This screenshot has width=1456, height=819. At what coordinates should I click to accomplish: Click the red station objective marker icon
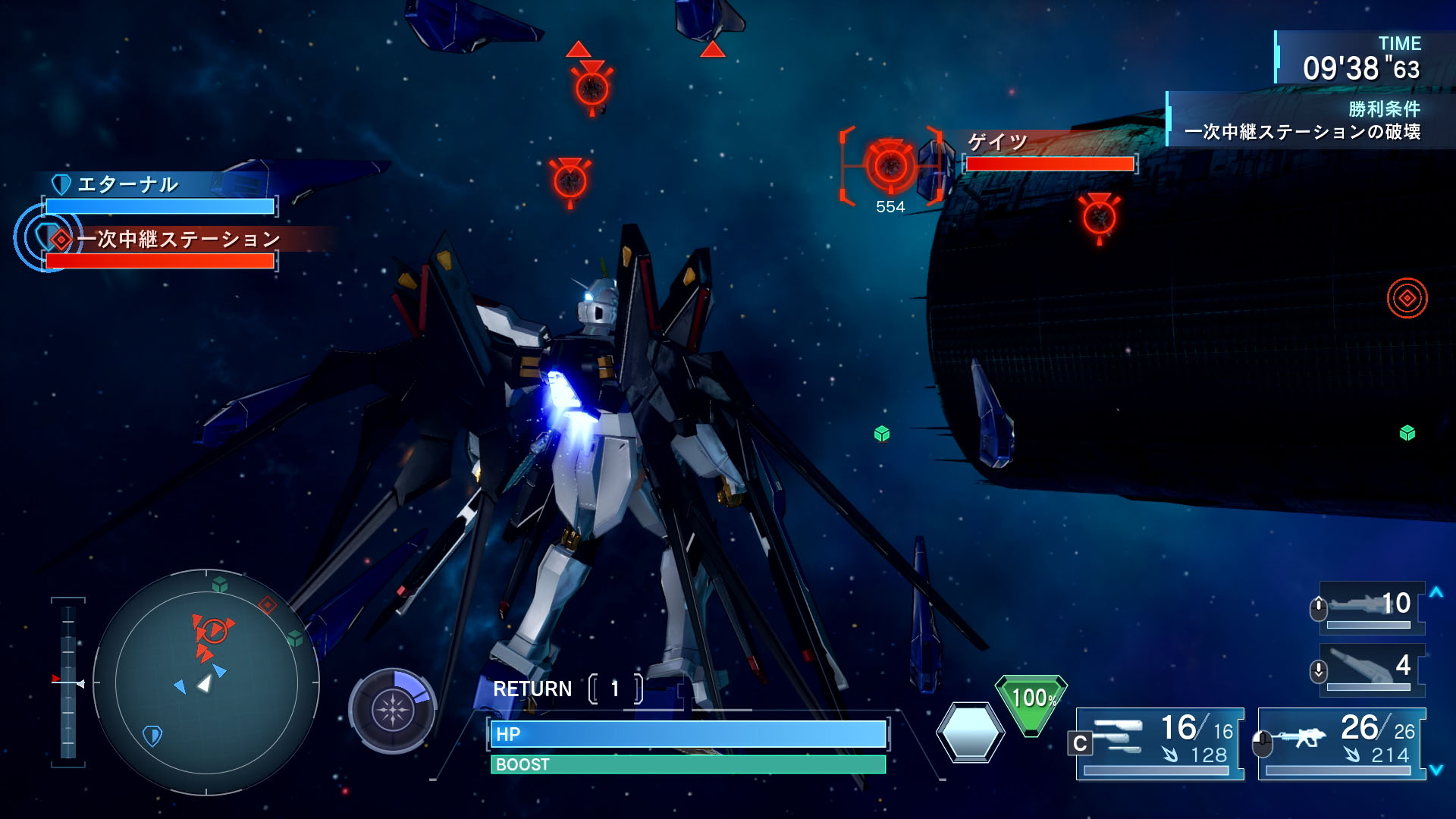click(x=1407, y=298)
